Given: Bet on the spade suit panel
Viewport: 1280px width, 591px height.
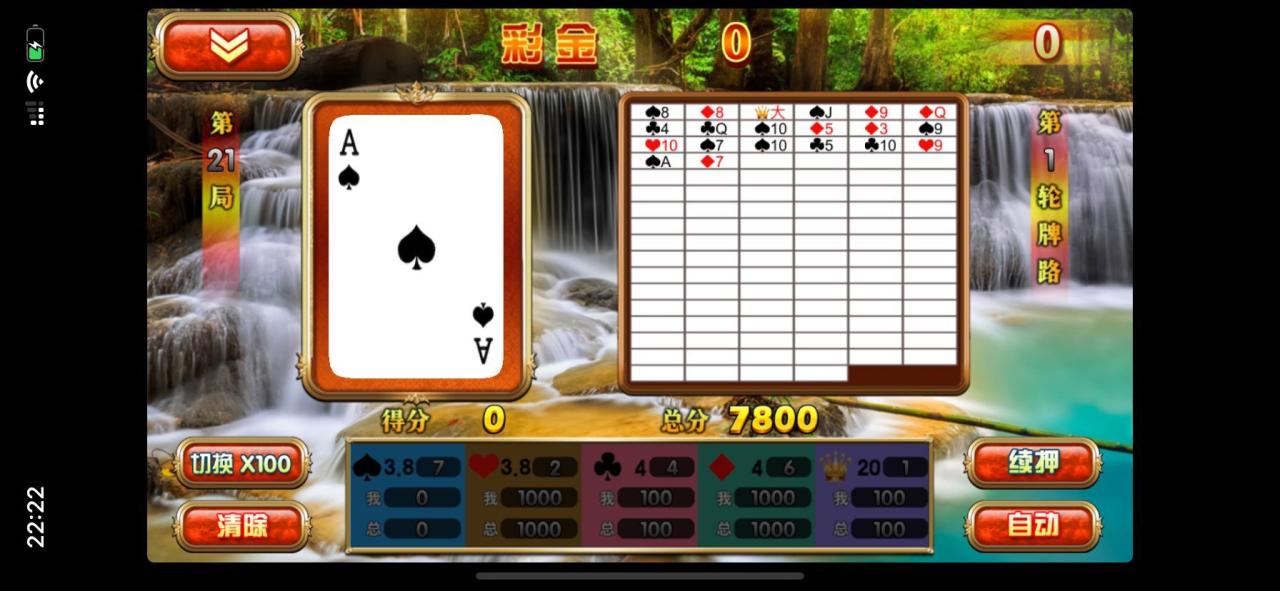Looking at the screenshot, I should (407, 496).
